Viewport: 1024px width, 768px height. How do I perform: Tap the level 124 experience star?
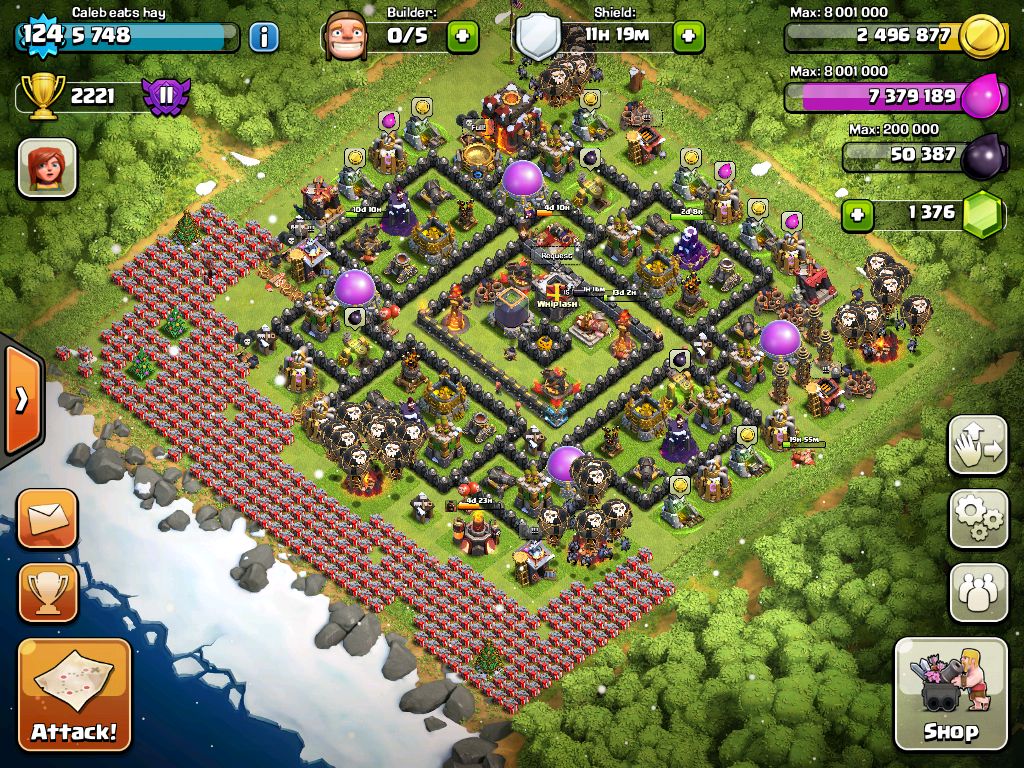[x=42, y=35]
